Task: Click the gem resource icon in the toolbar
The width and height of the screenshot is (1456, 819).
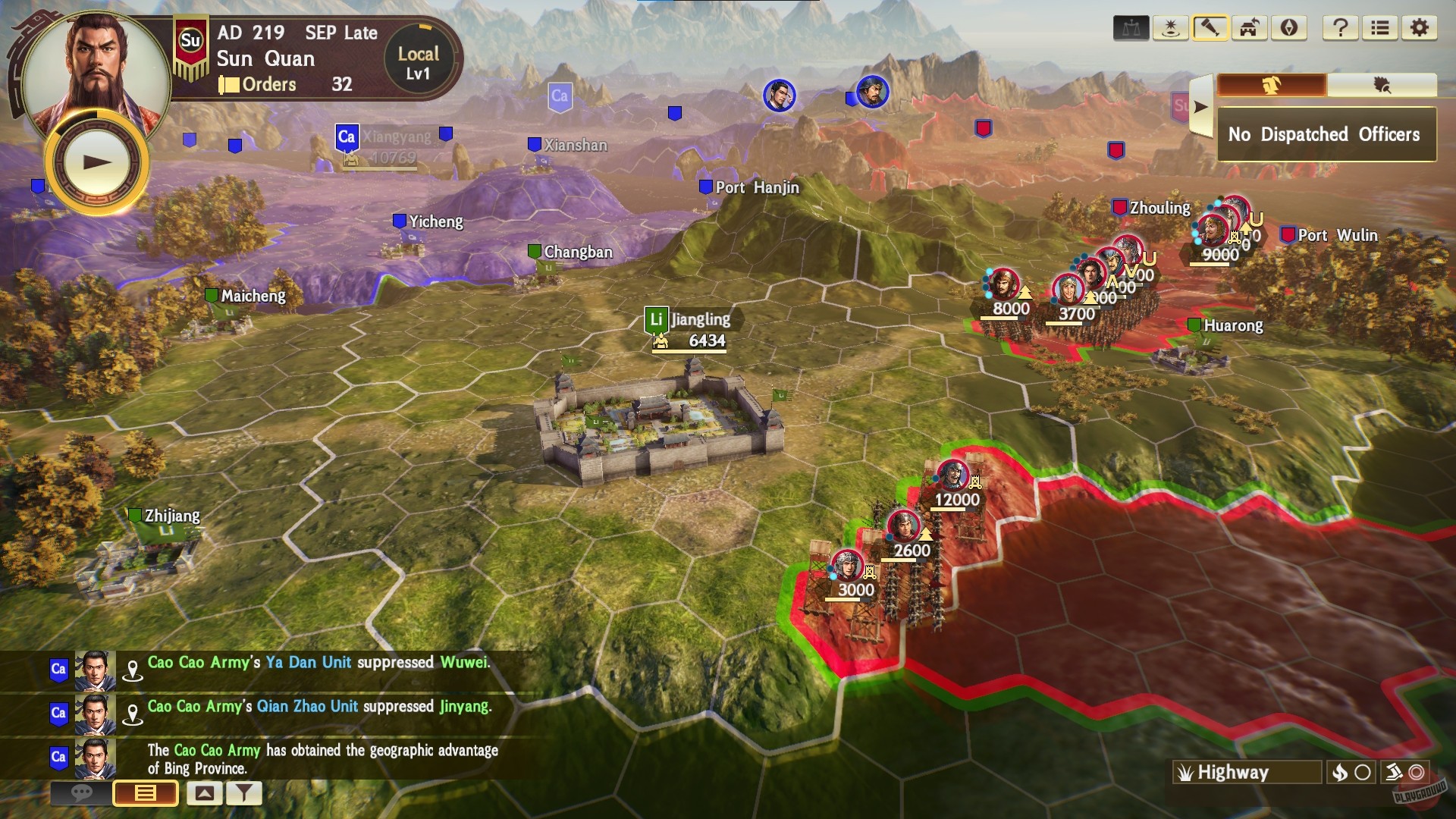Action: pos(1288,28)
